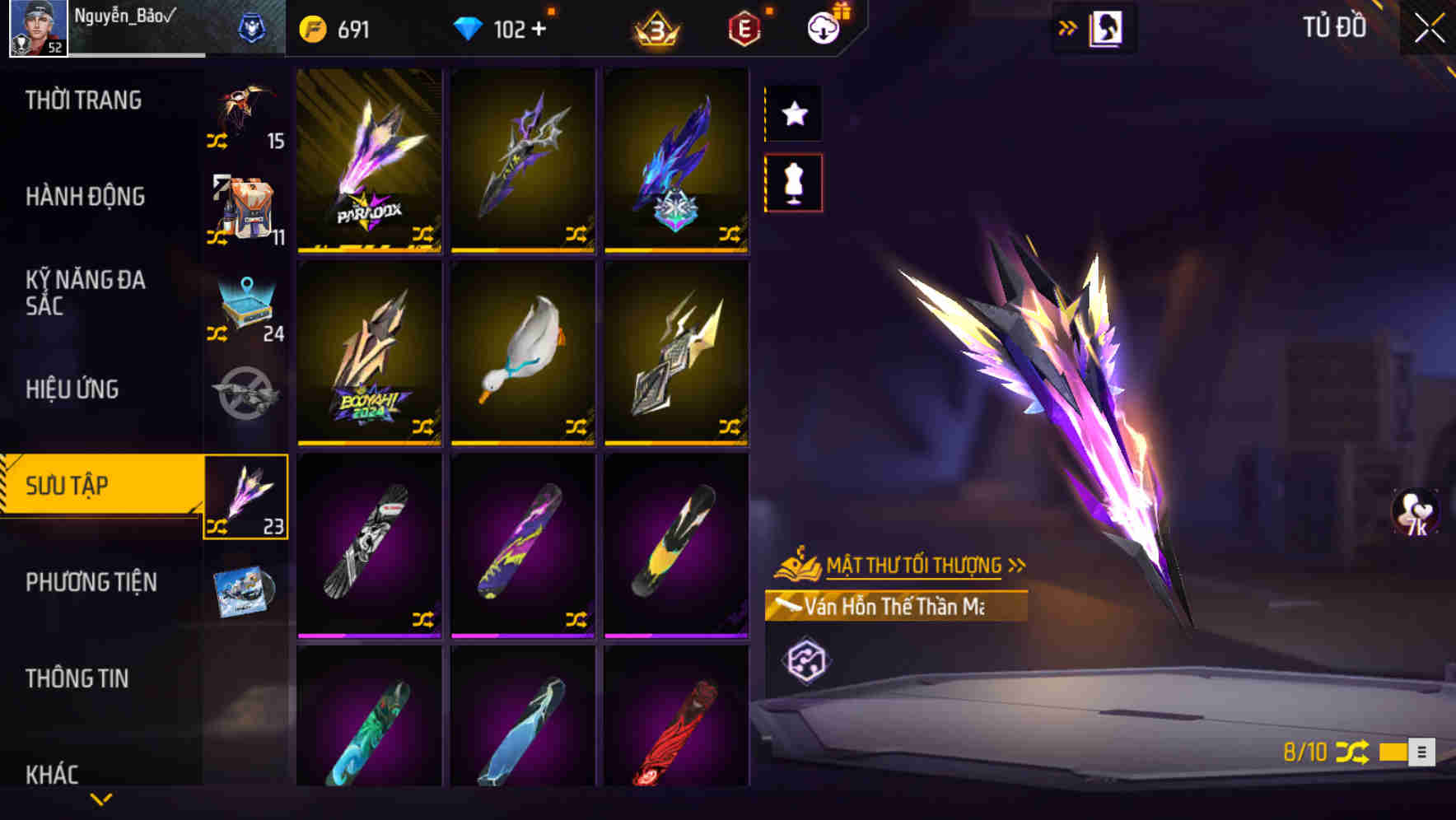The height and width of the screenshot is (820, 1456).
Task: Adjust the 8/10 shuffle progress slider
Action: click(1393, 751)
